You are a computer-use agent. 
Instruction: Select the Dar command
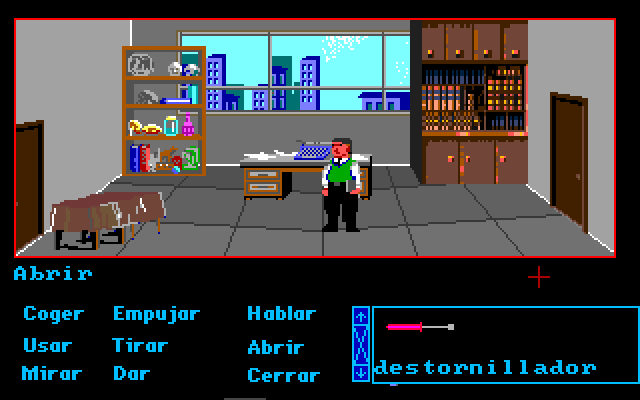click(x=131, y=374)
